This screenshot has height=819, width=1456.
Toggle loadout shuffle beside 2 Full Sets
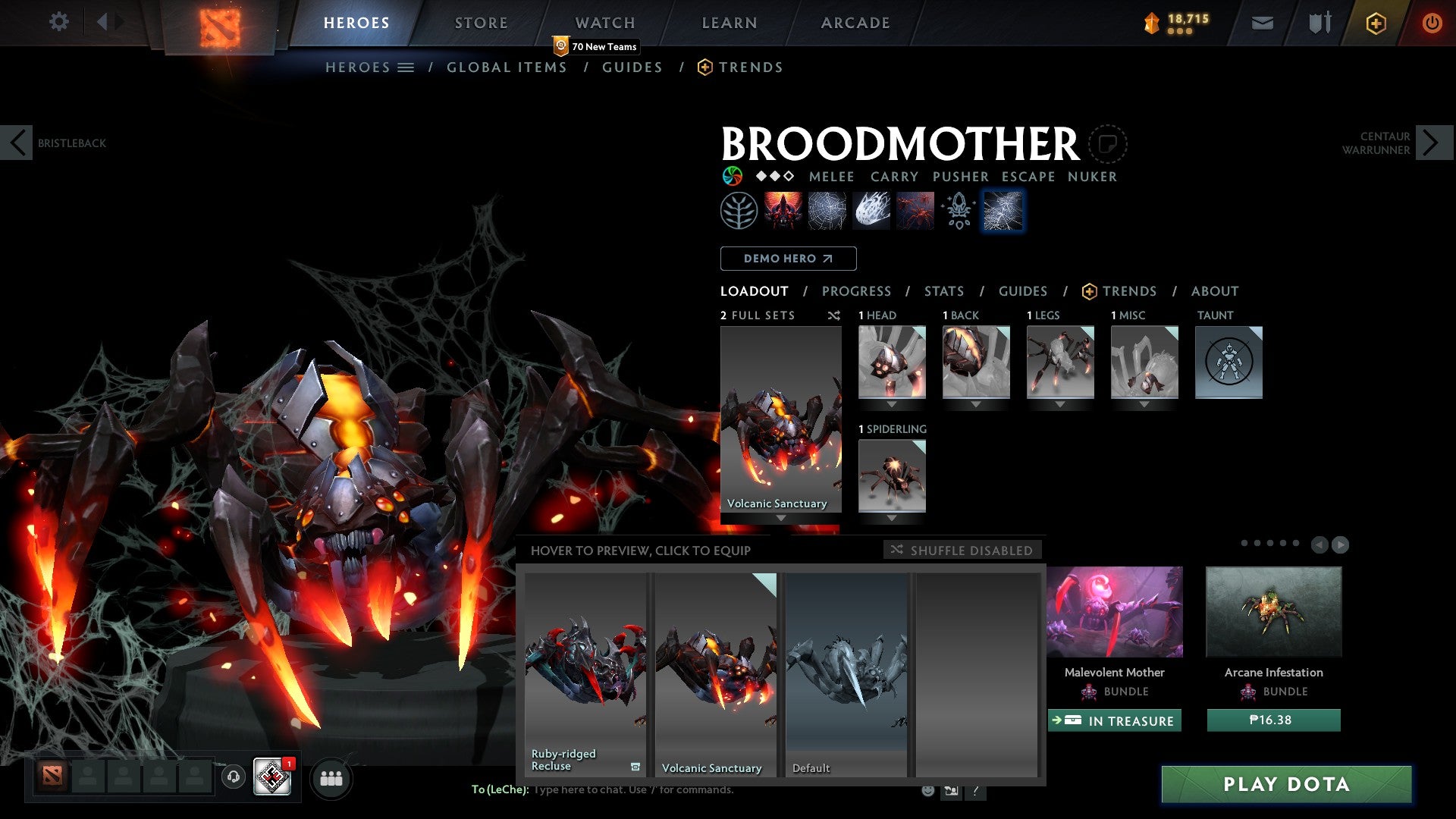click(x=834, y=315)
